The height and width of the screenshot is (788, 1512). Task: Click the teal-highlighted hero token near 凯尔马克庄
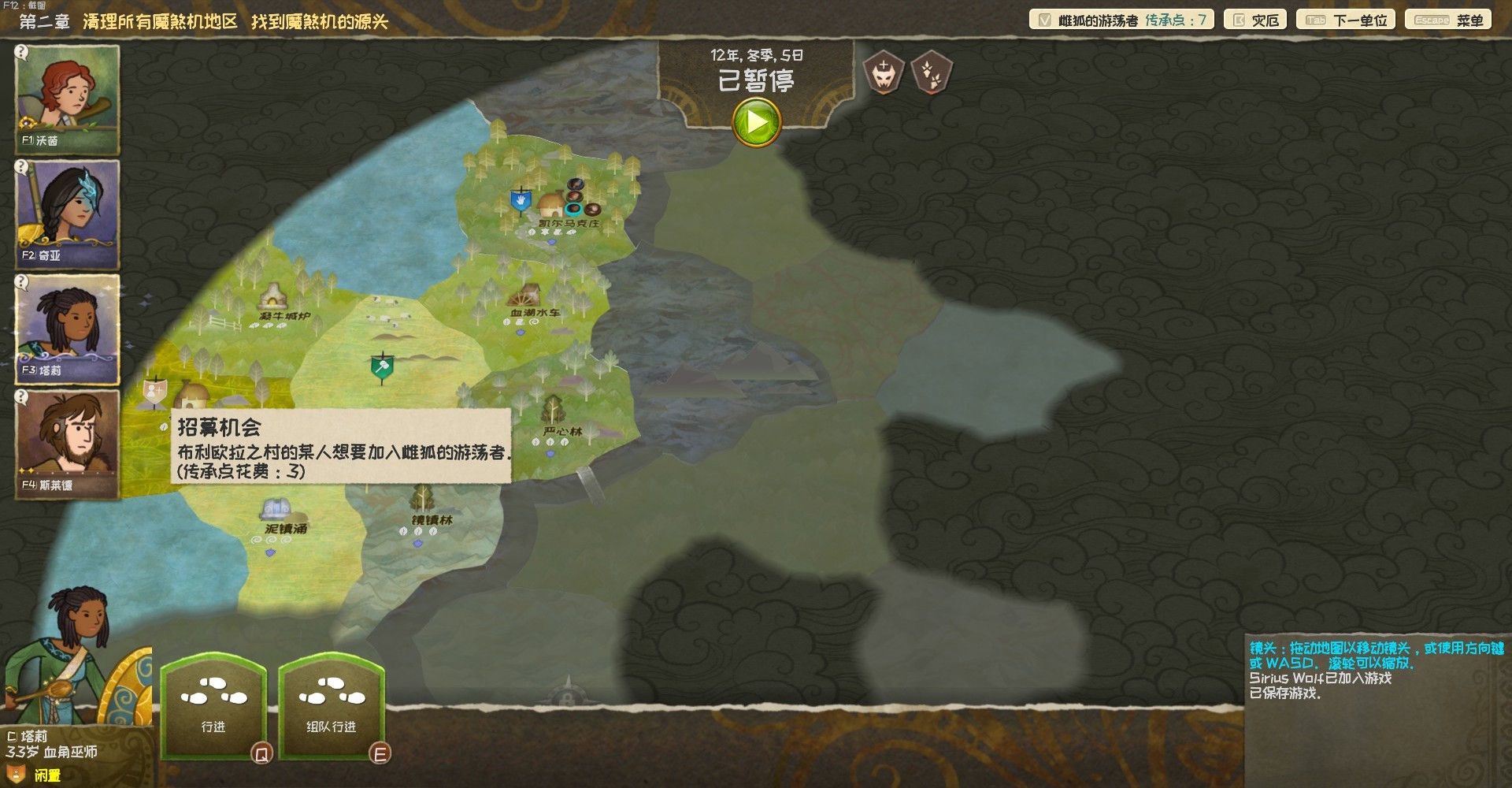573,210
